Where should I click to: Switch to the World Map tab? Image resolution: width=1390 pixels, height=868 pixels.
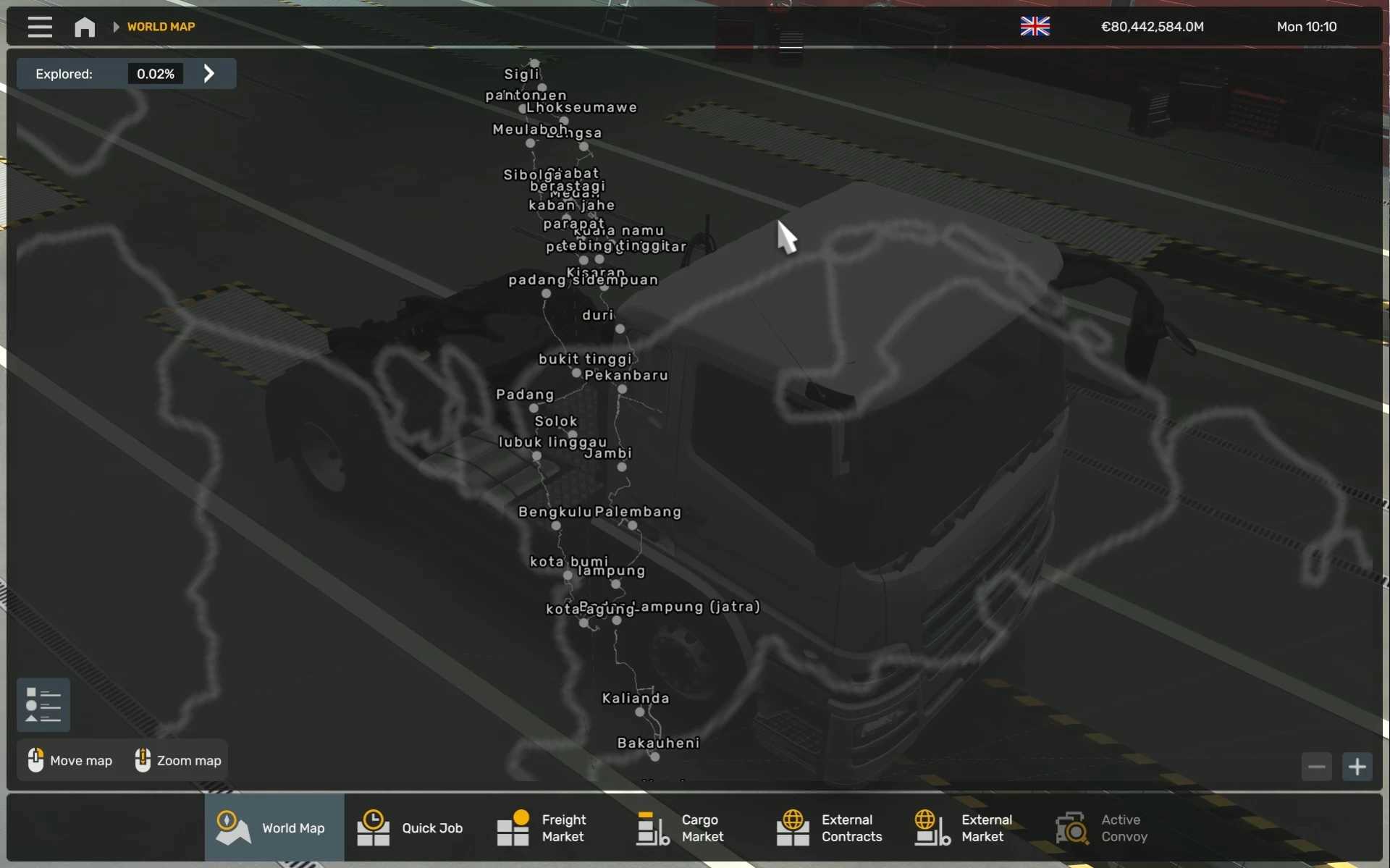coord(274,828)
